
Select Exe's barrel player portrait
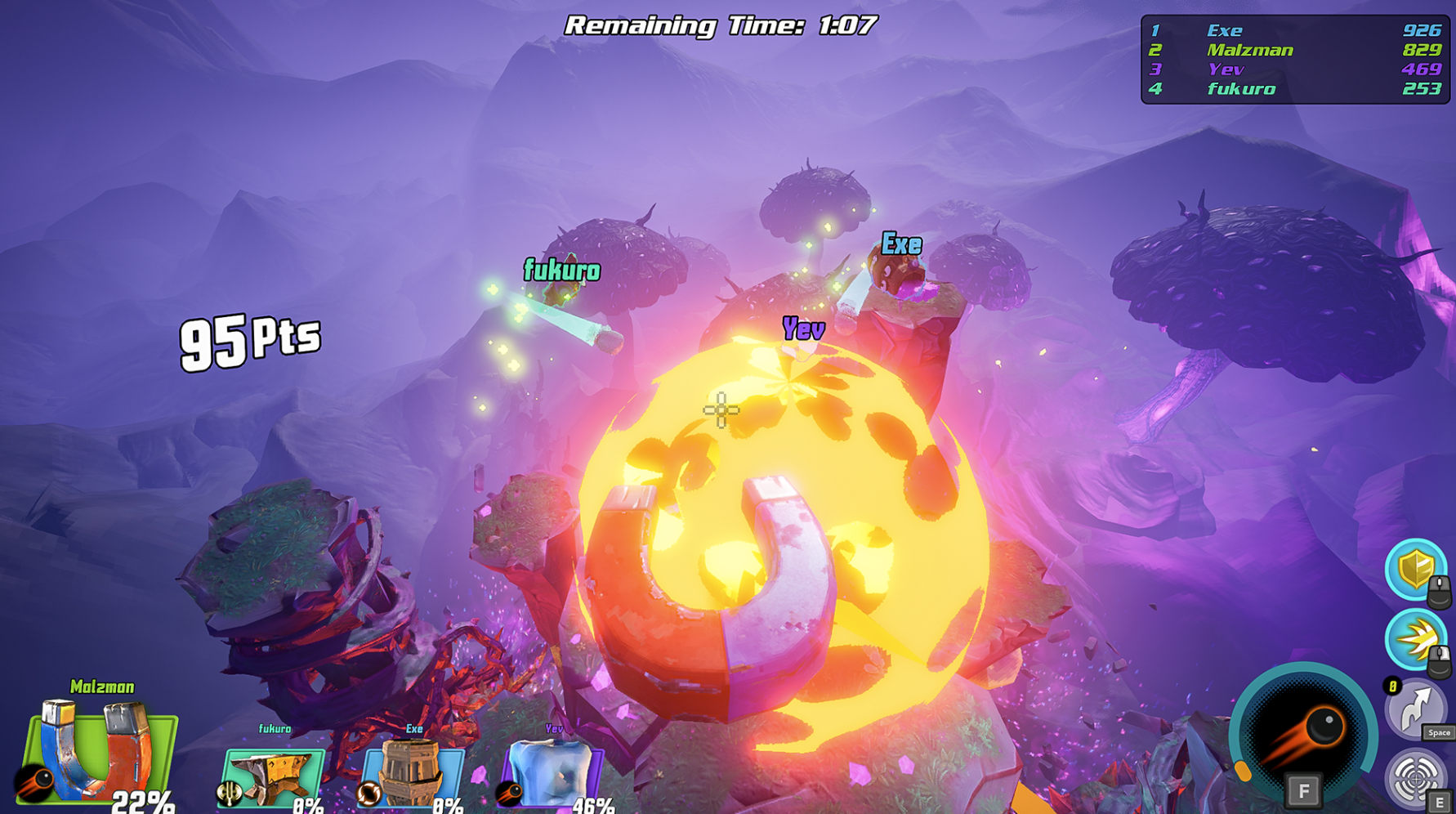click(413, 772)
